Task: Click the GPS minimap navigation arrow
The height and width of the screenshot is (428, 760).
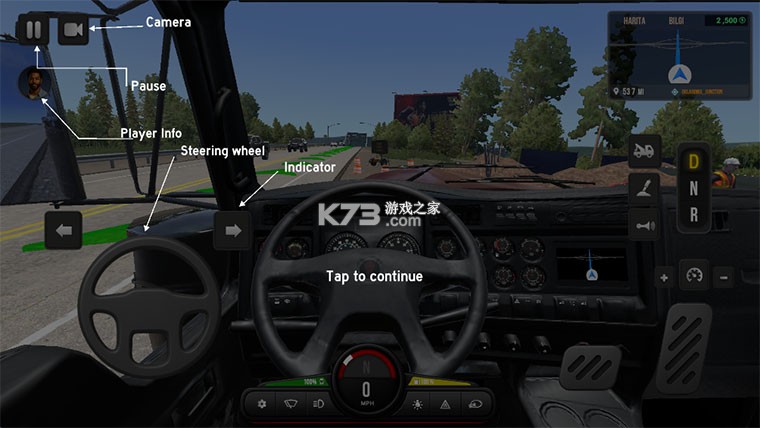Action: [x=681, y=74]
